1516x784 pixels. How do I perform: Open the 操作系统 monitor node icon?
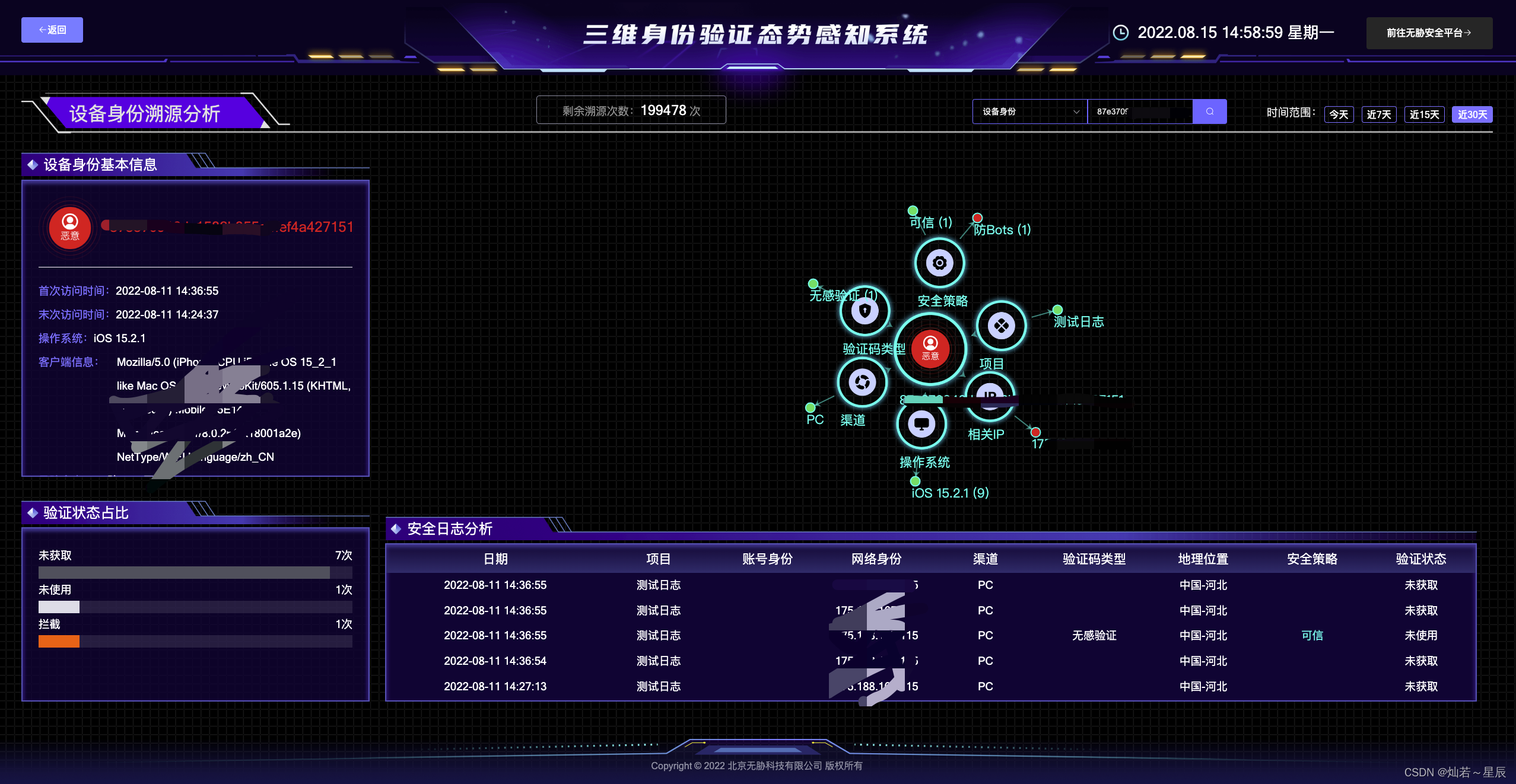(x=921, y=425)
